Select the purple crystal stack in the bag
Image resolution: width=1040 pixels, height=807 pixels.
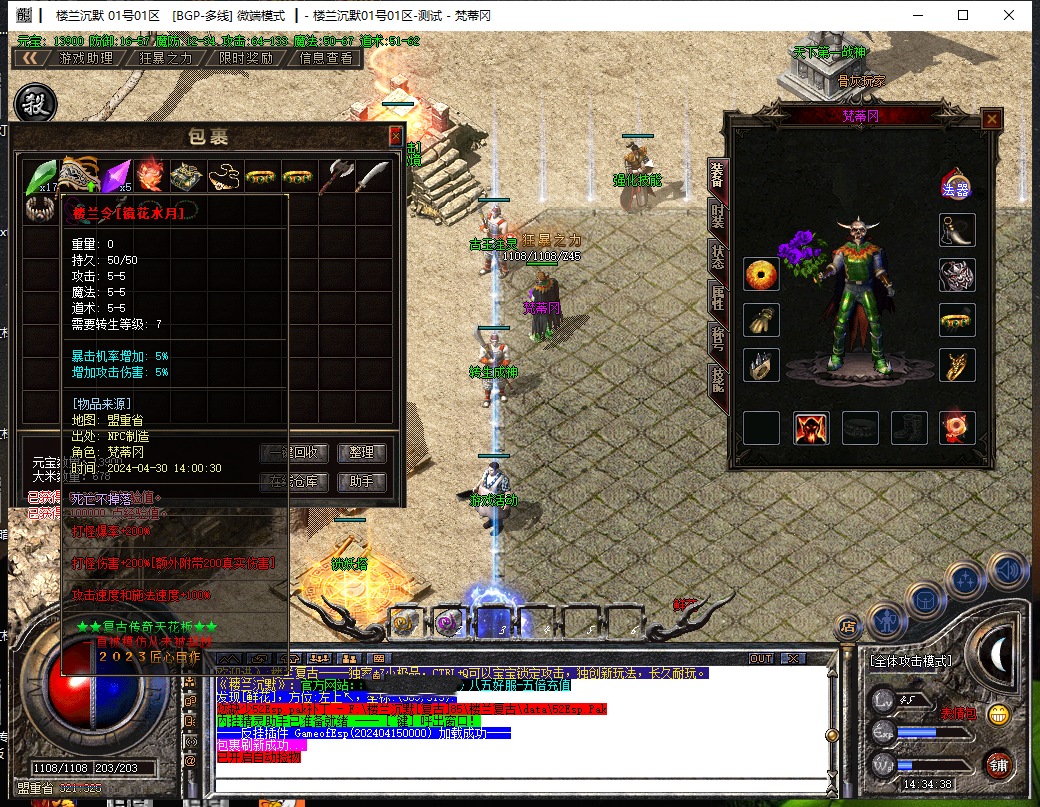[x=115, y=176]
